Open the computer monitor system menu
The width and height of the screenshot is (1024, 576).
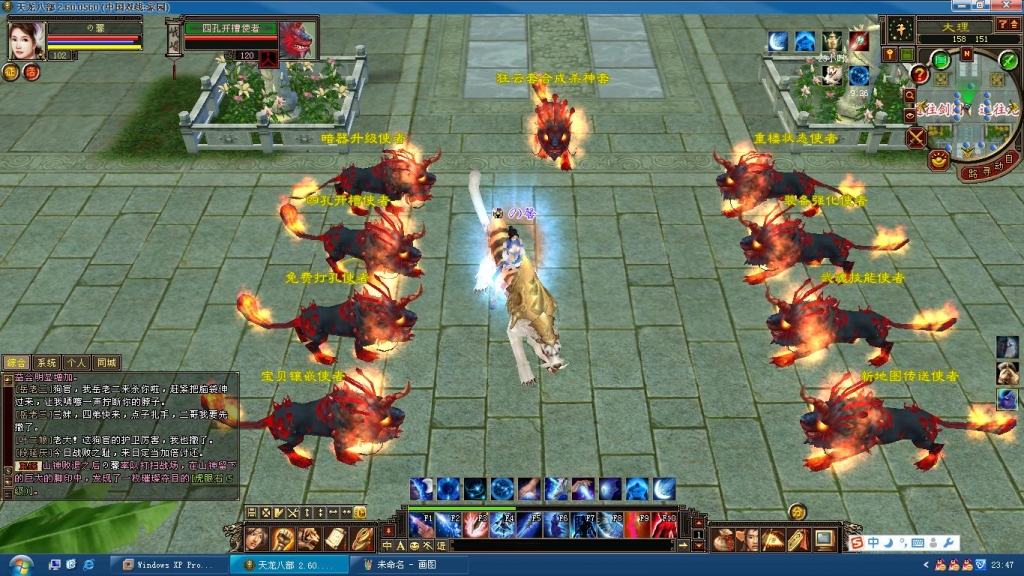tap(824, 540)
